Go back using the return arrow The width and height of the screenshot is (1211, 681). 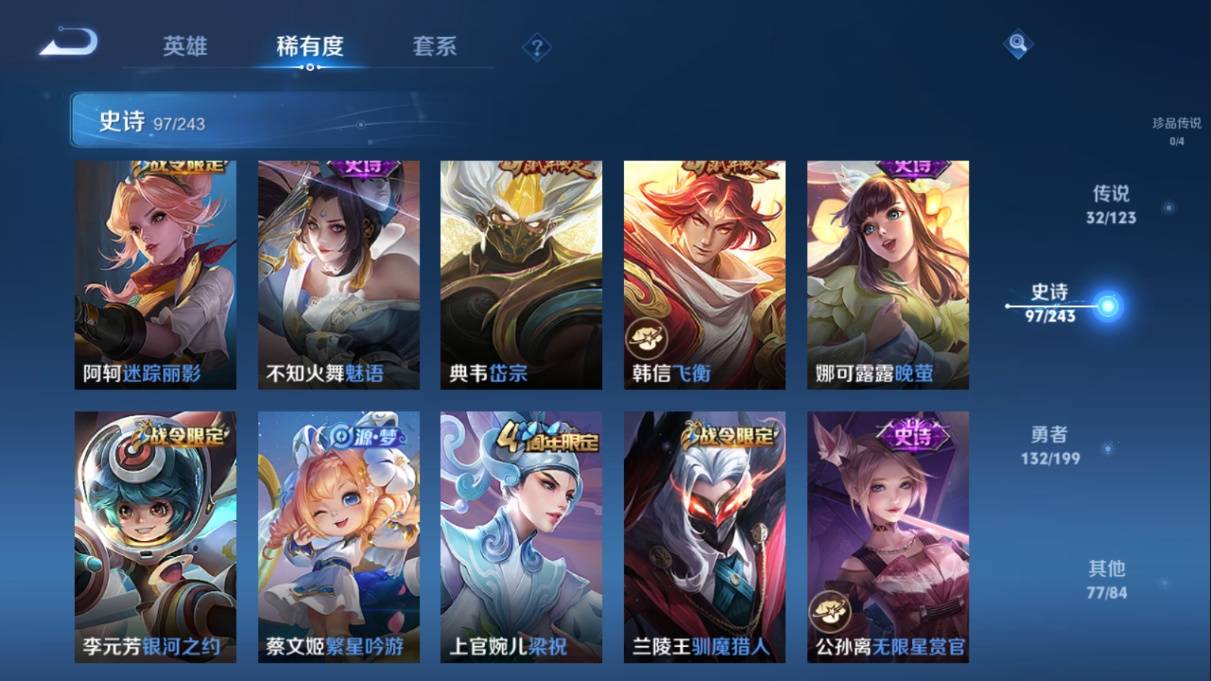(x=69, y=43)
